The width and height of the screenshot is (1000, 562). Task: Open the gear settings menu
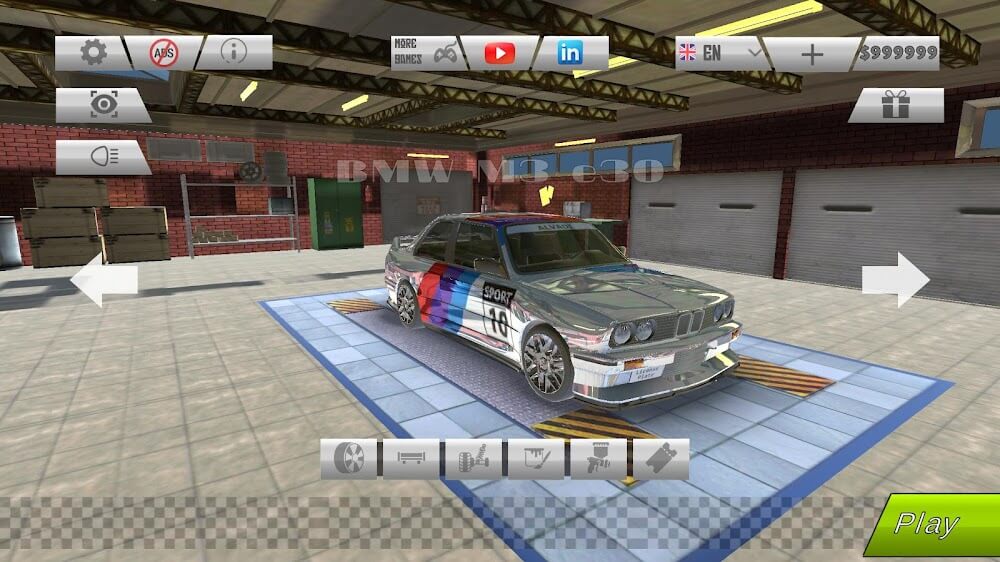coord(92,53)
